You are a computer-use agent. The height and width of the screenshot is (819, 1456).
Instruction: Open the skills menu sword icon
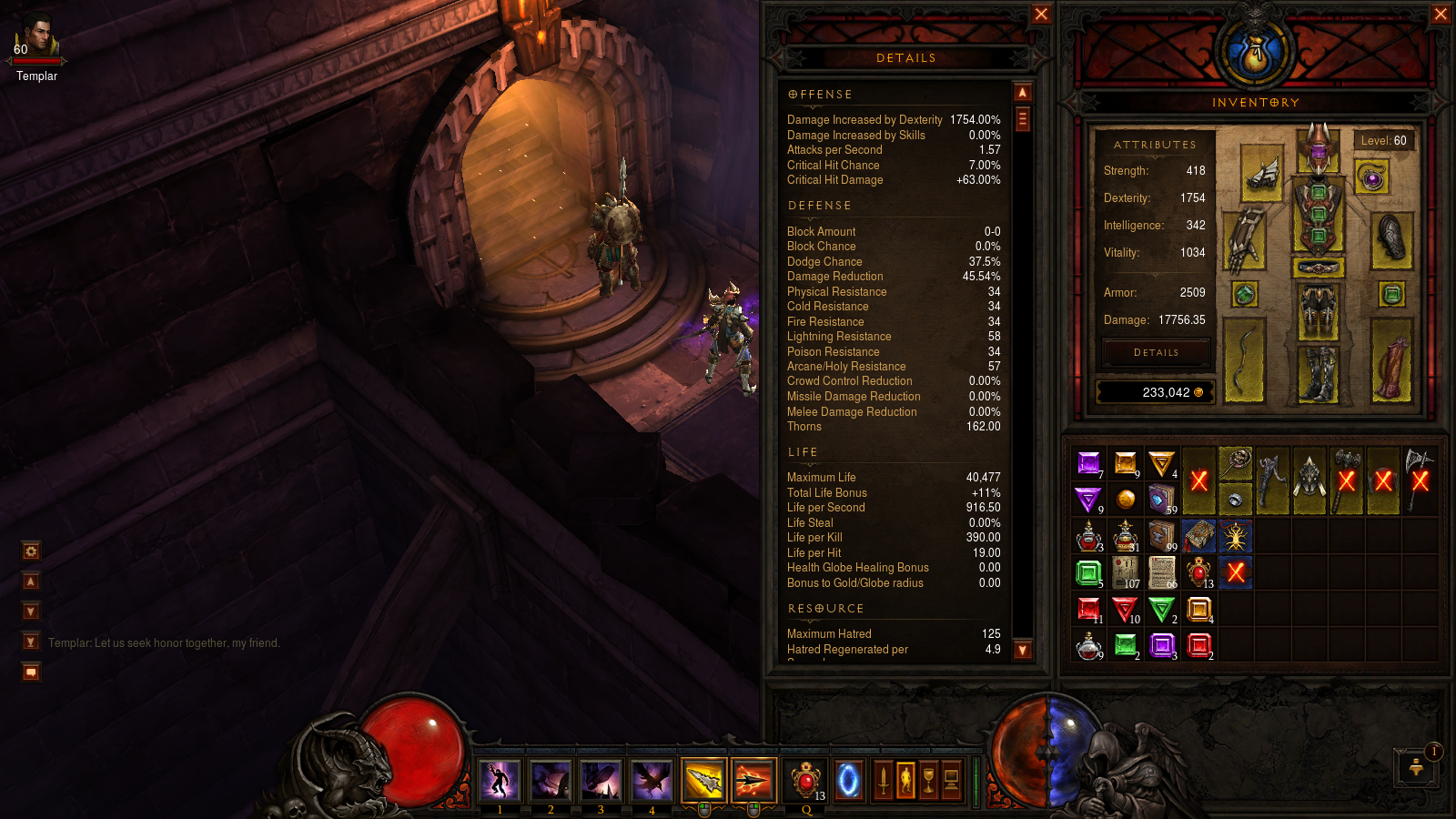pyautogui.click(x=883, y=780)
